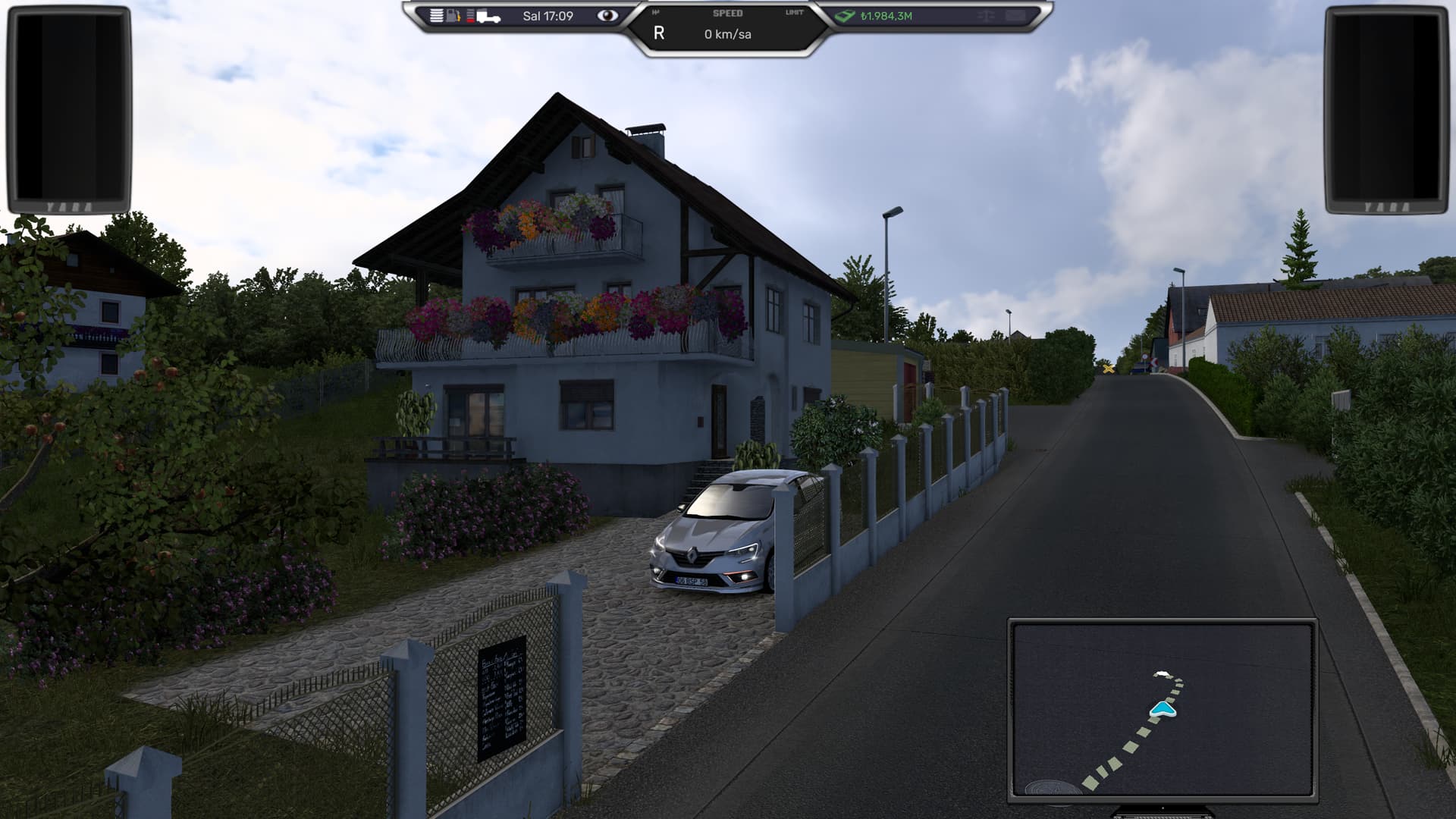The width and height of the screenshot is (1456, 819).
Task: Click the eye icon in top bar
Action: (x=607, y=15)
